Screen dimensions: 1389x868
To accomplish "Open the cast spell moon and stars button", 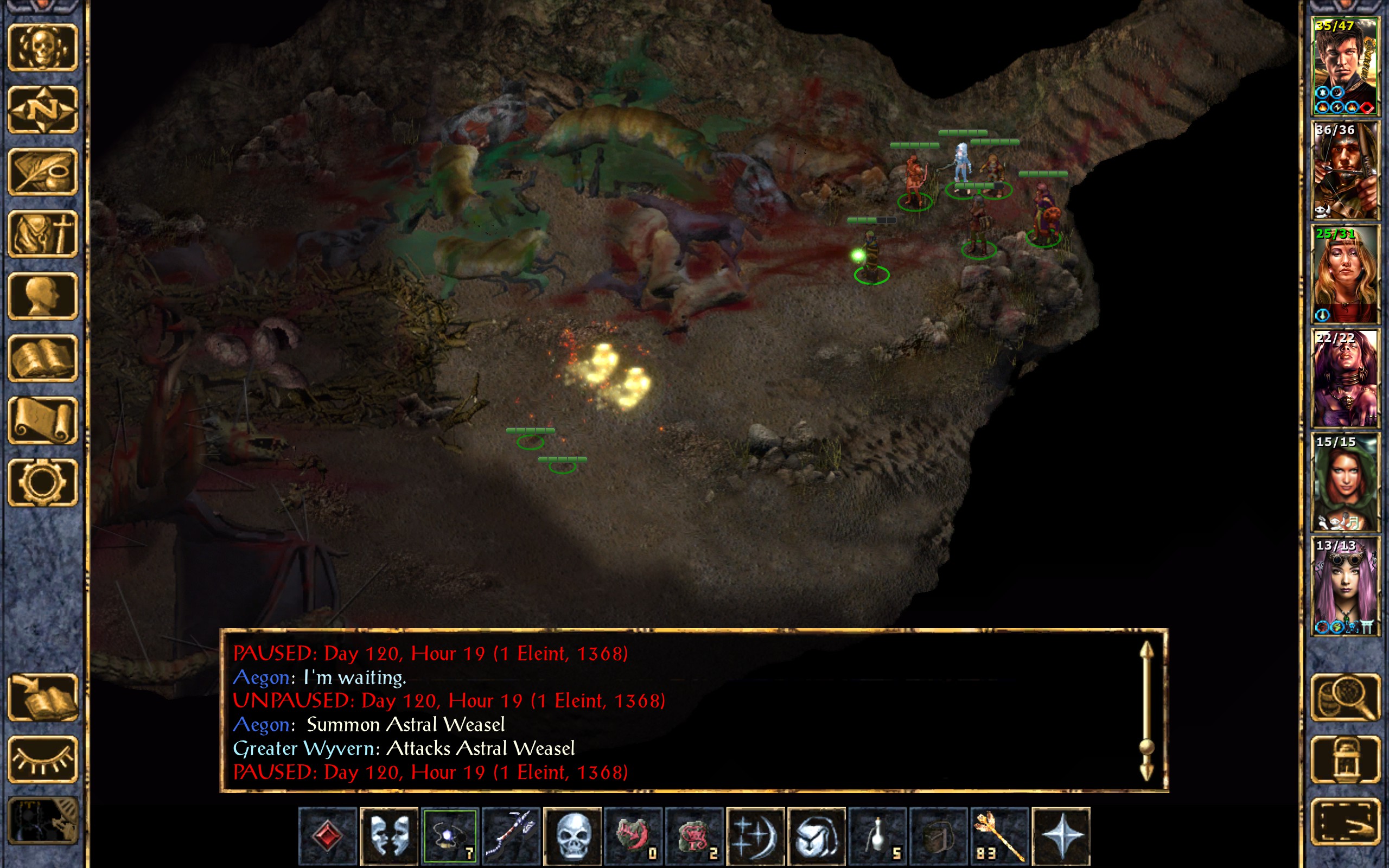I will pyautogui.click(x=755, y=835).
